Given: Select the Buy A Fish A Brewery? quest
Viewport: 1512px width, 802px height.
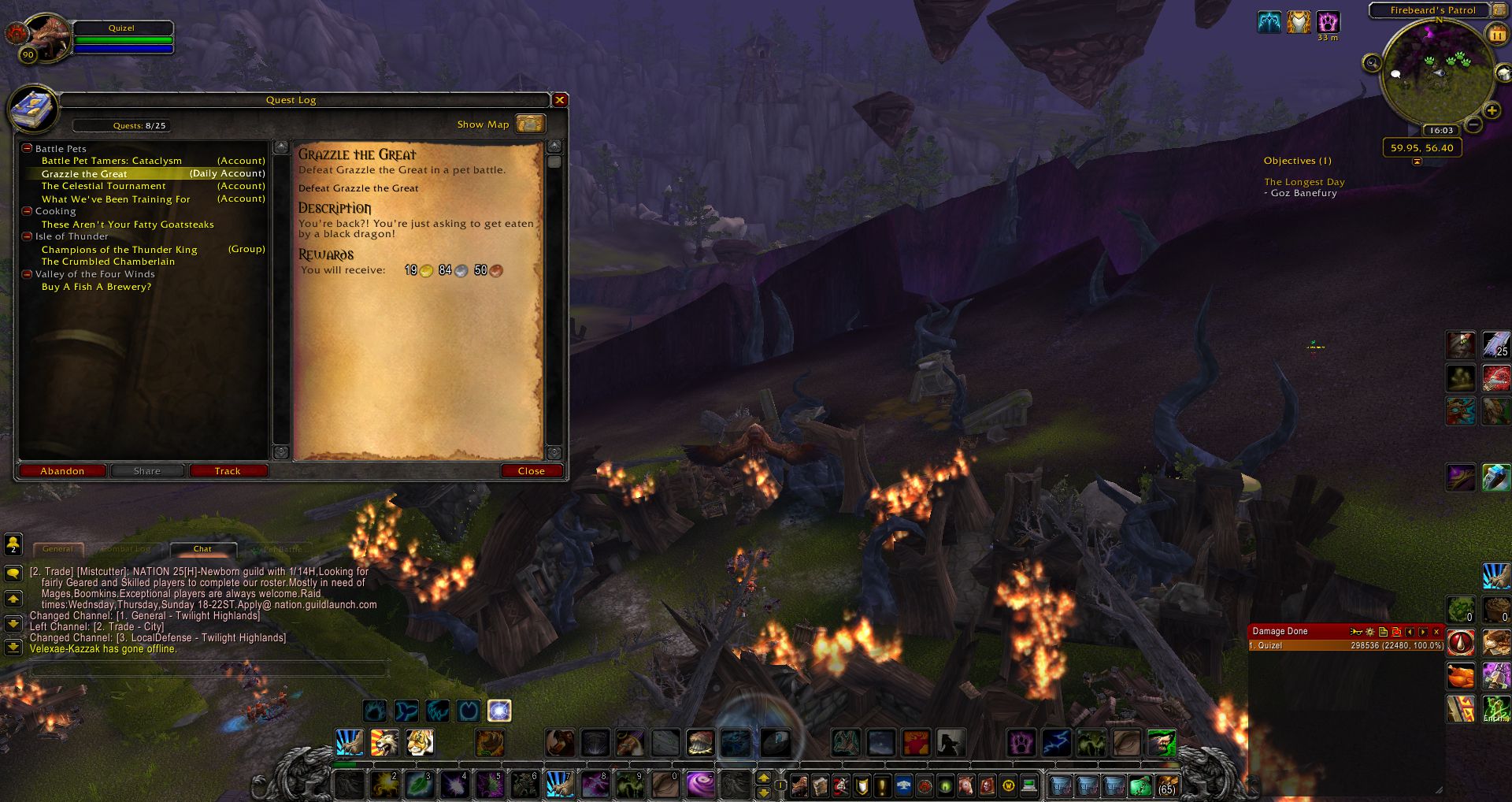Looking at the screenshot, I should point(96,287).
